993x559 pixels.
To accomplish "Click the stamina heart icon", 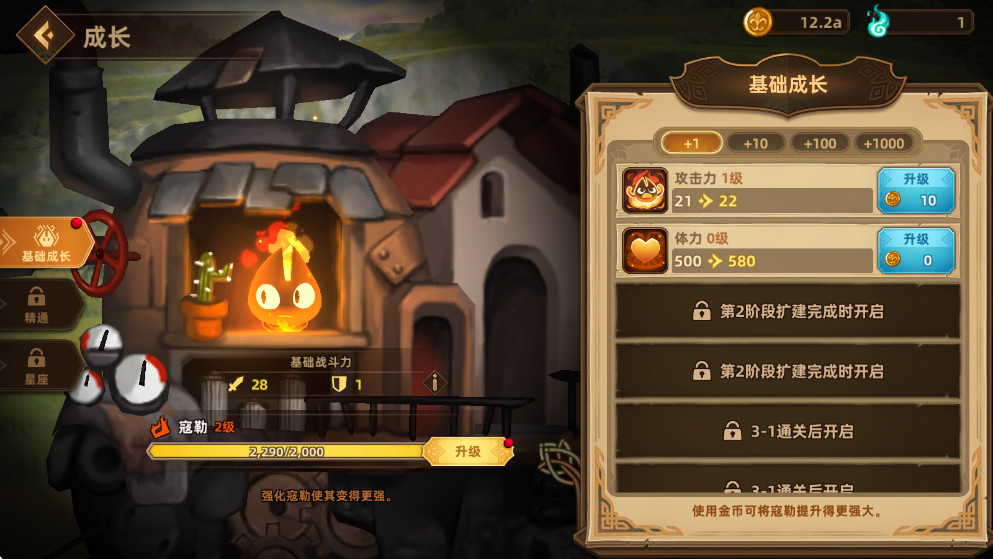I will pyautogui.click(x=645, y=250).
